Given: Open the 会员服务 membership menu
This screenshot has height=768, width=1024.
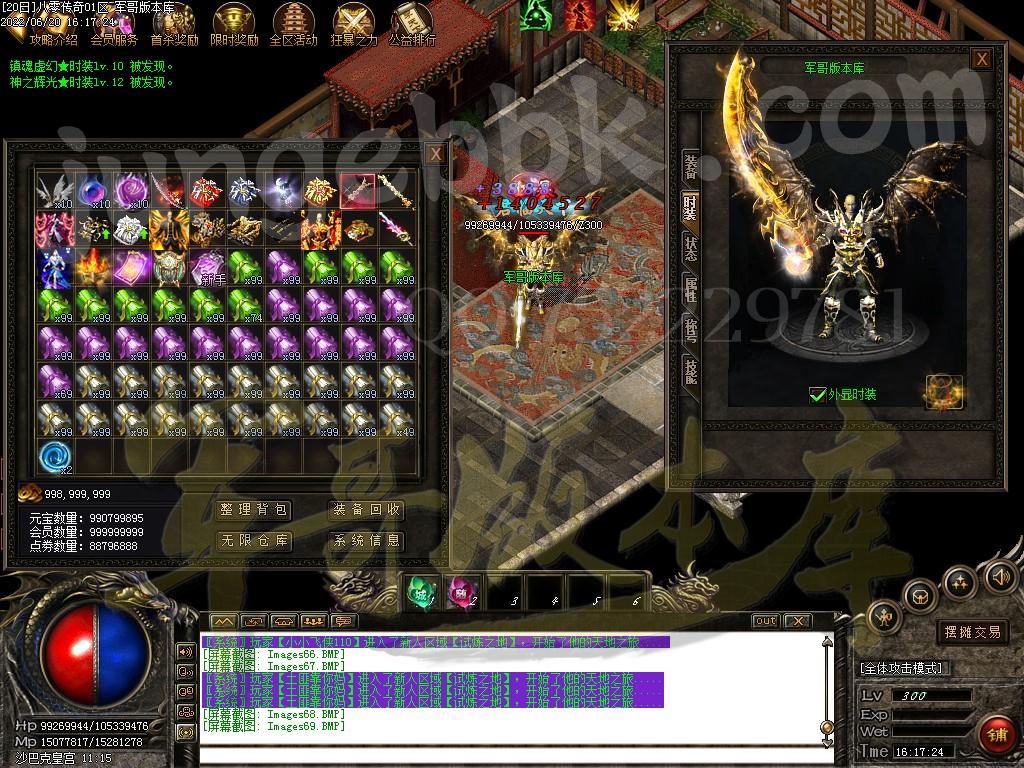Looking at the screenshot, I should (114, 25).
